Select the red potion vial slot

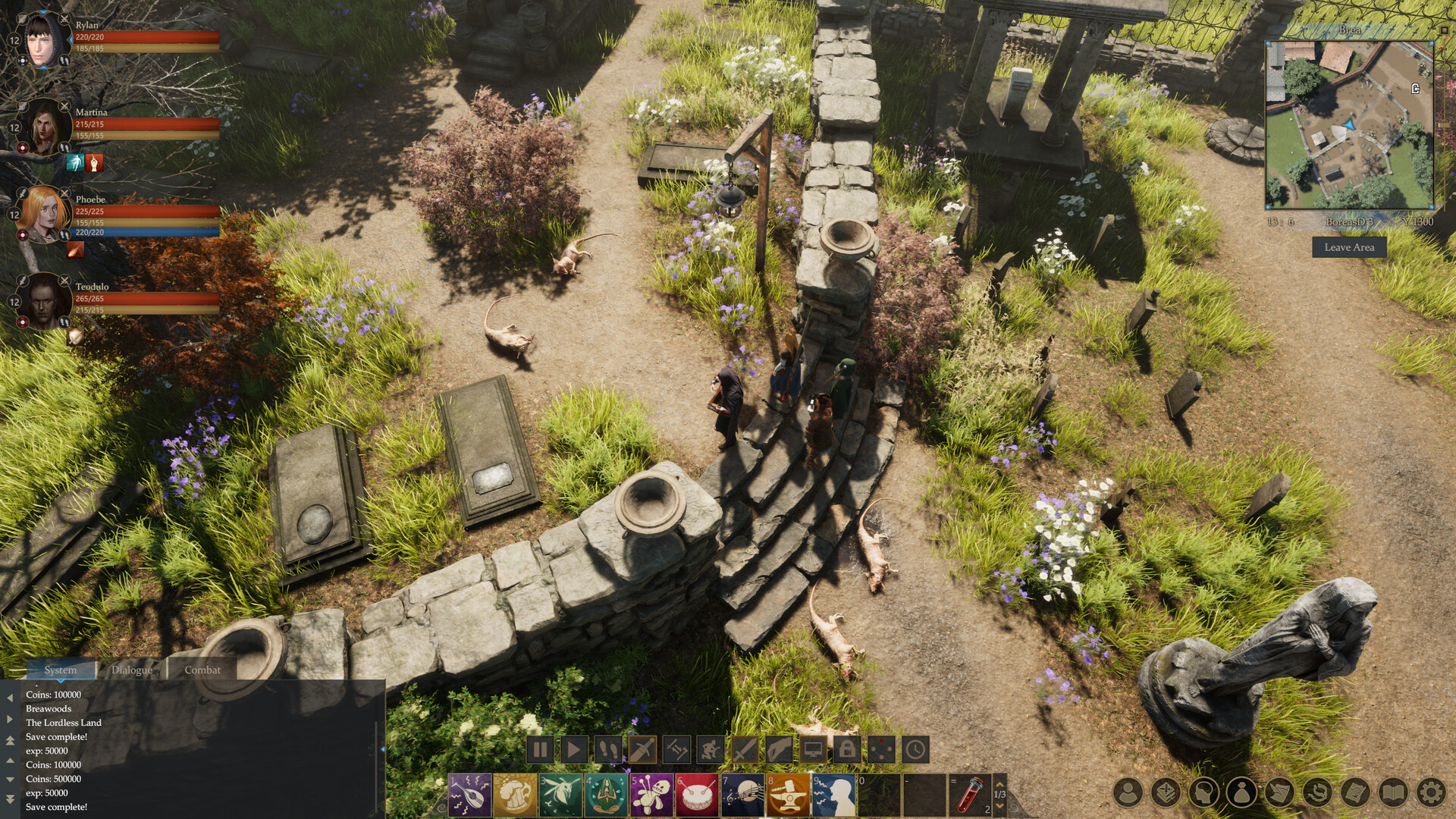pyautogui.click(x=970, y=795)
